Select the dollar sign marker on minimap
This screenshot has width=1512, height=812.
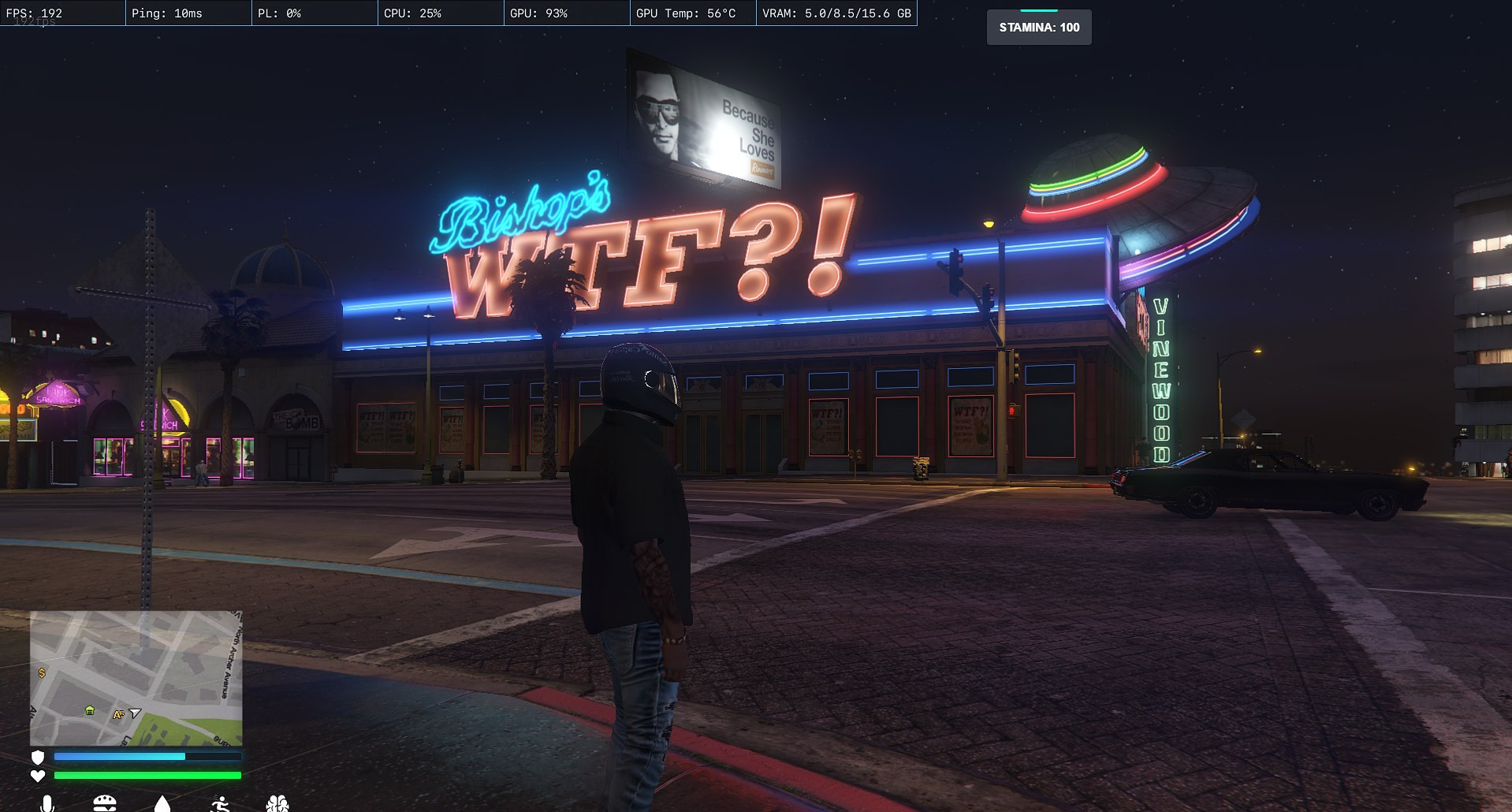click(42, 673)
